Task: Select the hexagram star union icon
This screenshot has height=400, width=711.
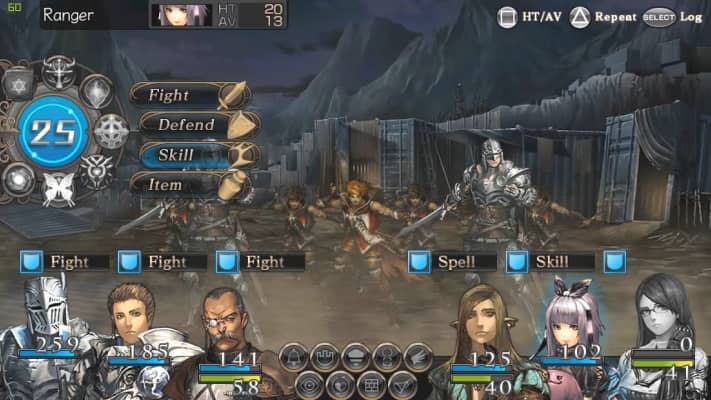Action: click(19, 88)
